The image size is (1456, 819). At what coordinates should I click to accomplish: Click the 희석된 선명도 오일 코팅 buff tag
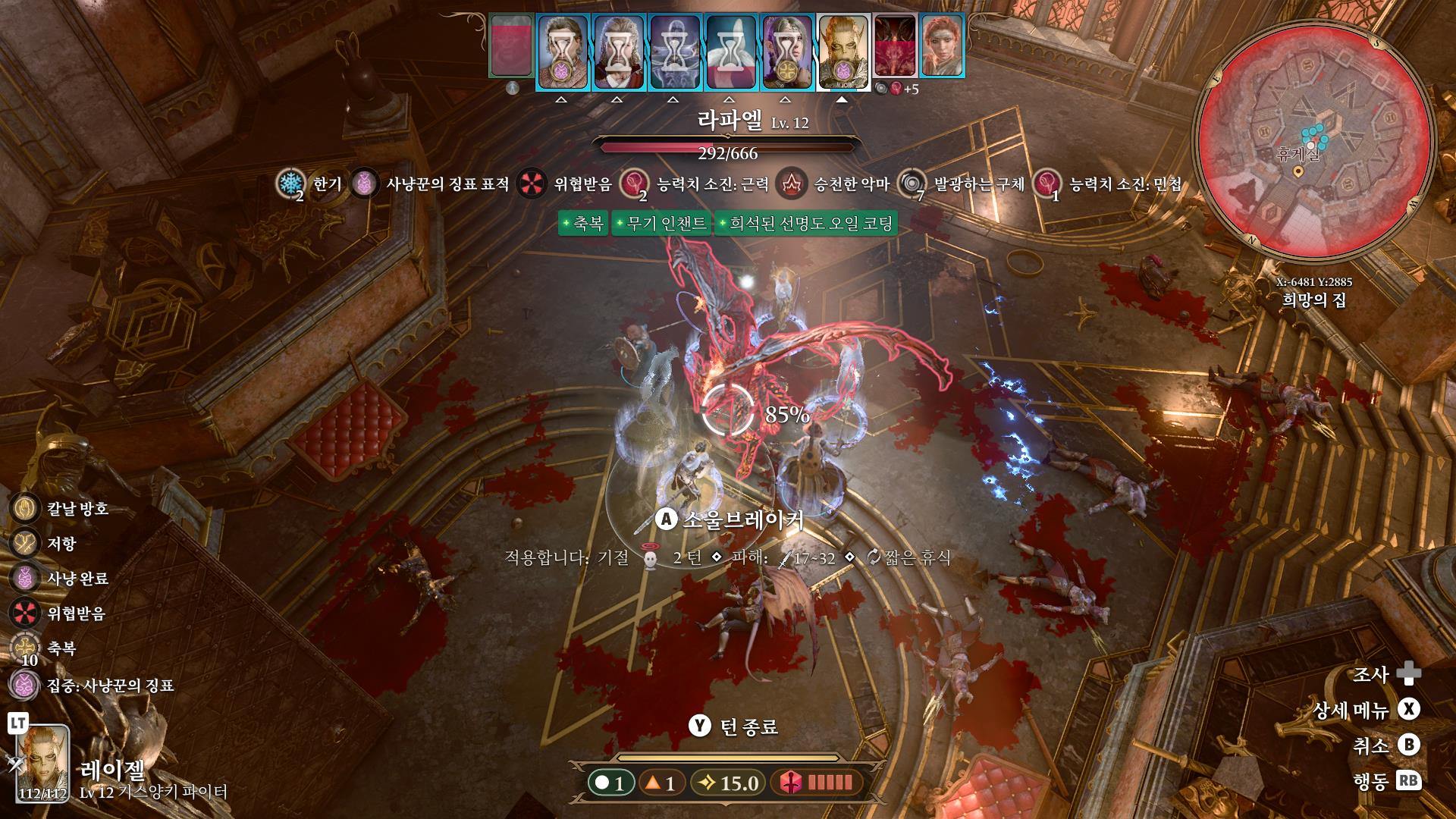point(806,224)
